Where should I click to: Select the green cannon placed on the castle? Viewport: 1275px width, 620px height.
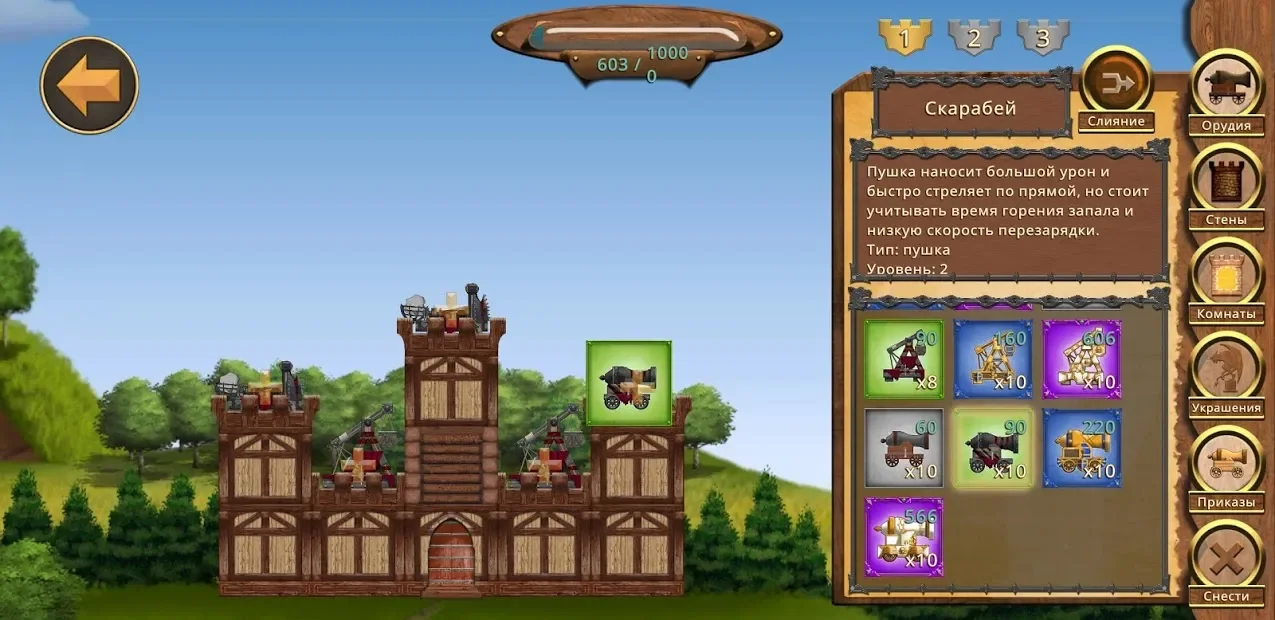(x=629, y=383)
